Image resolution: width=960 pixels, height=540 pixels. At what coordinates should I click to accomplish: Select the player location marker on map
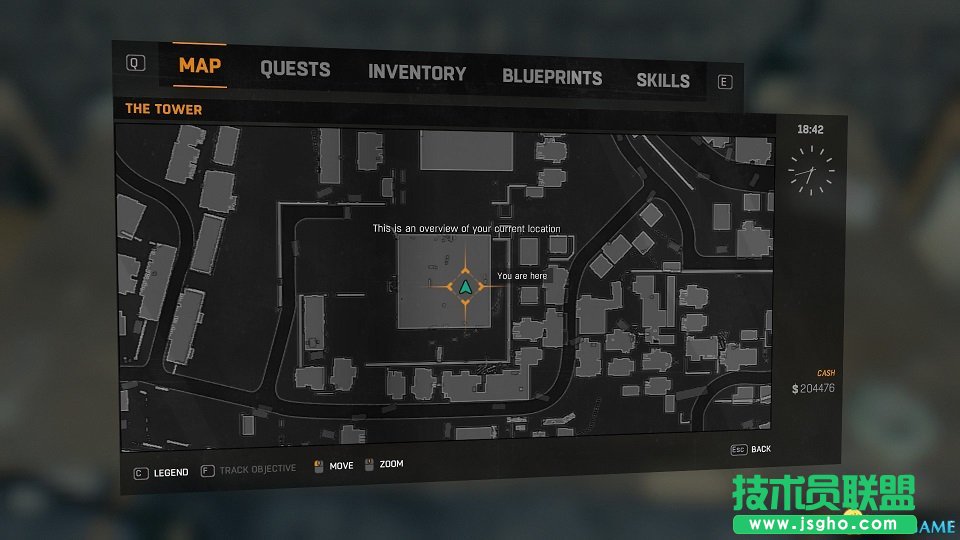(x=465, y=287)
